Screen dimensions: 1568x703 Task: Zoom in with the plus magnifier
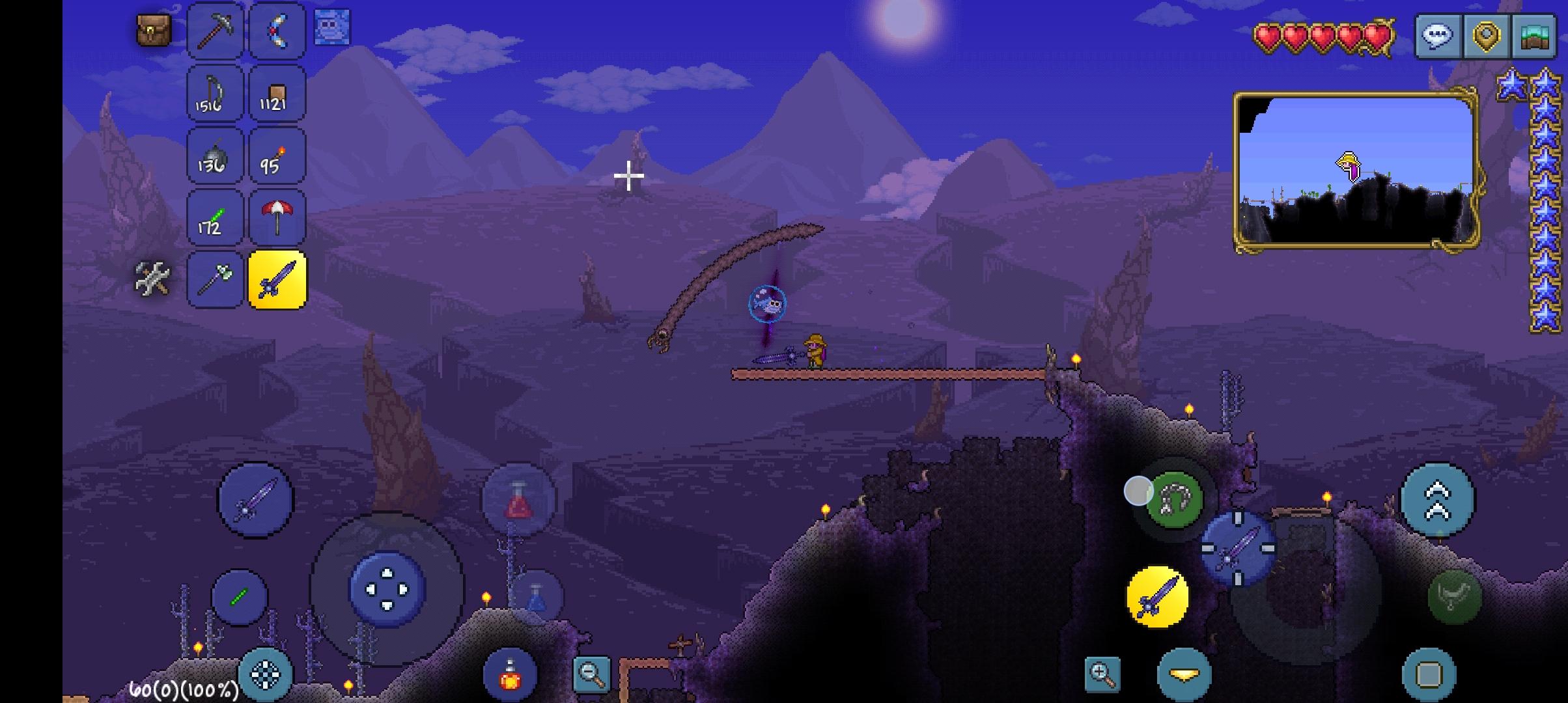(1102, 673)
